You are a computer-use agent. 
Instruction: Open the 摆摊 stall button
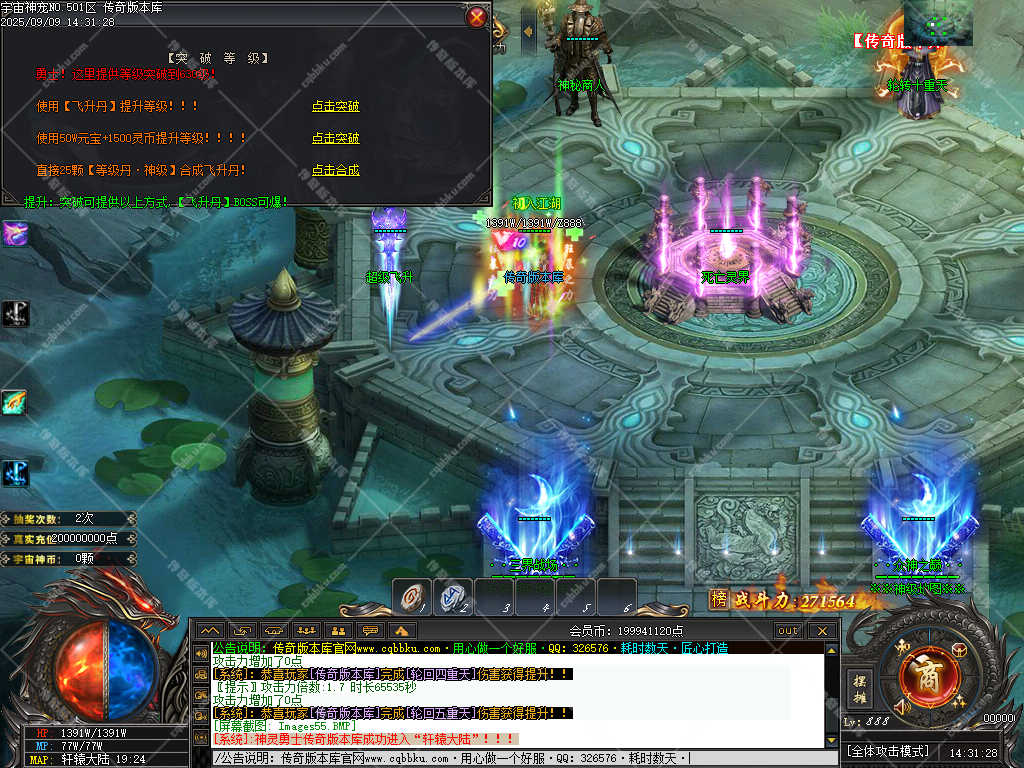(859, 689)
